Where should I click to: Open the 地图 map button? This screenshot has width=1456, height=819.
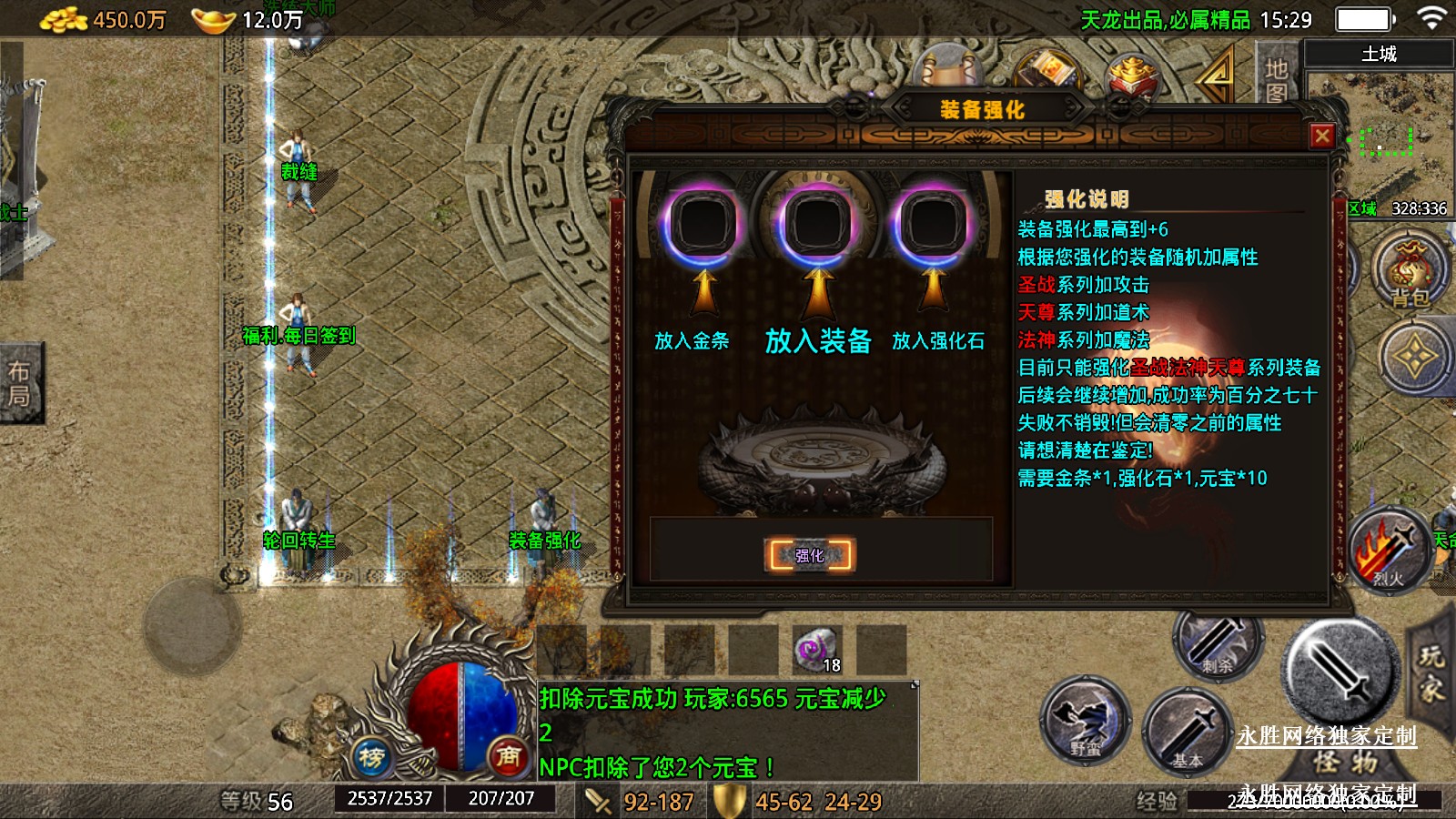pos(1276,80)
